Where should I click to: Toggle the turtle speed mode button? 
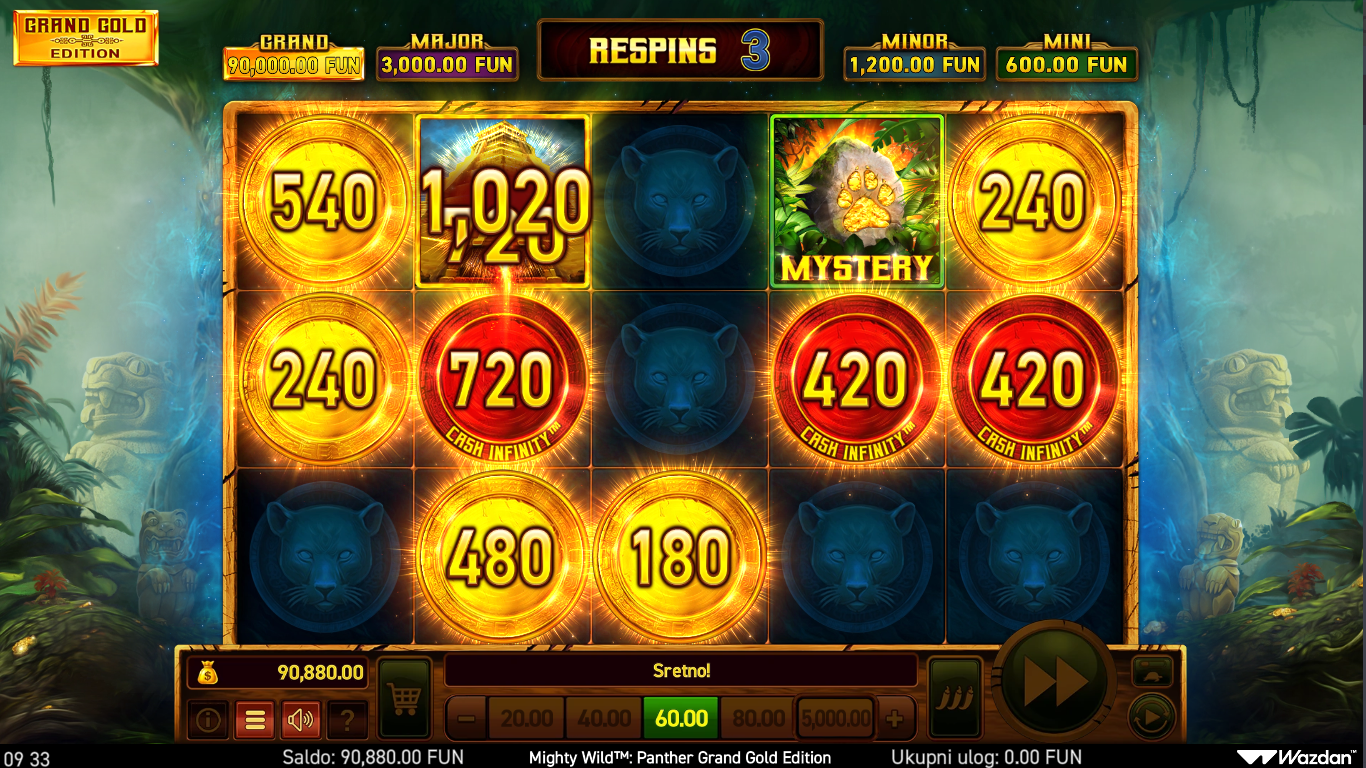point(1151,672)
